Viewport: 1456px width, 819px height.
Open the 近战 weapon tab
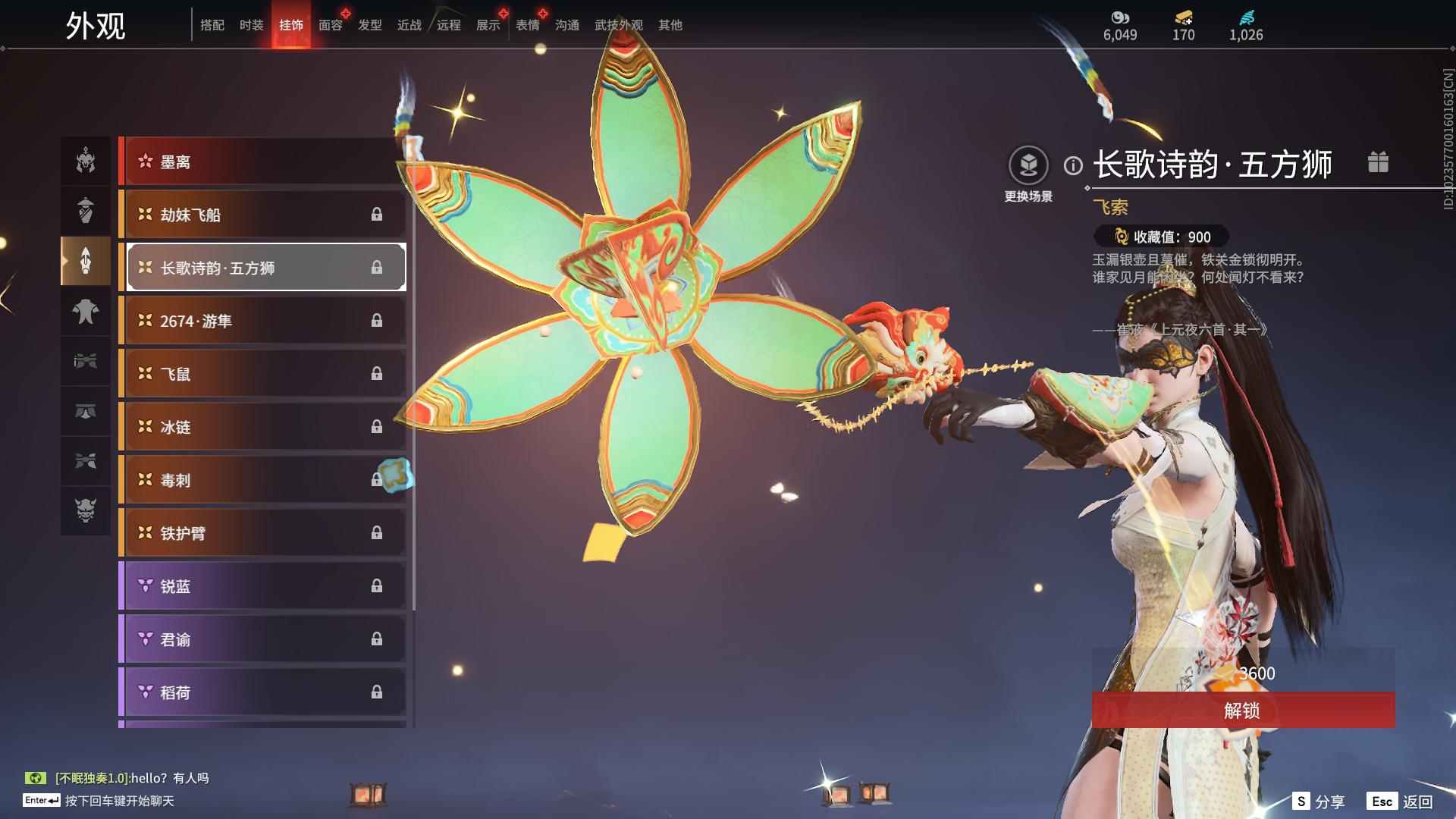[x=409, y=25]
